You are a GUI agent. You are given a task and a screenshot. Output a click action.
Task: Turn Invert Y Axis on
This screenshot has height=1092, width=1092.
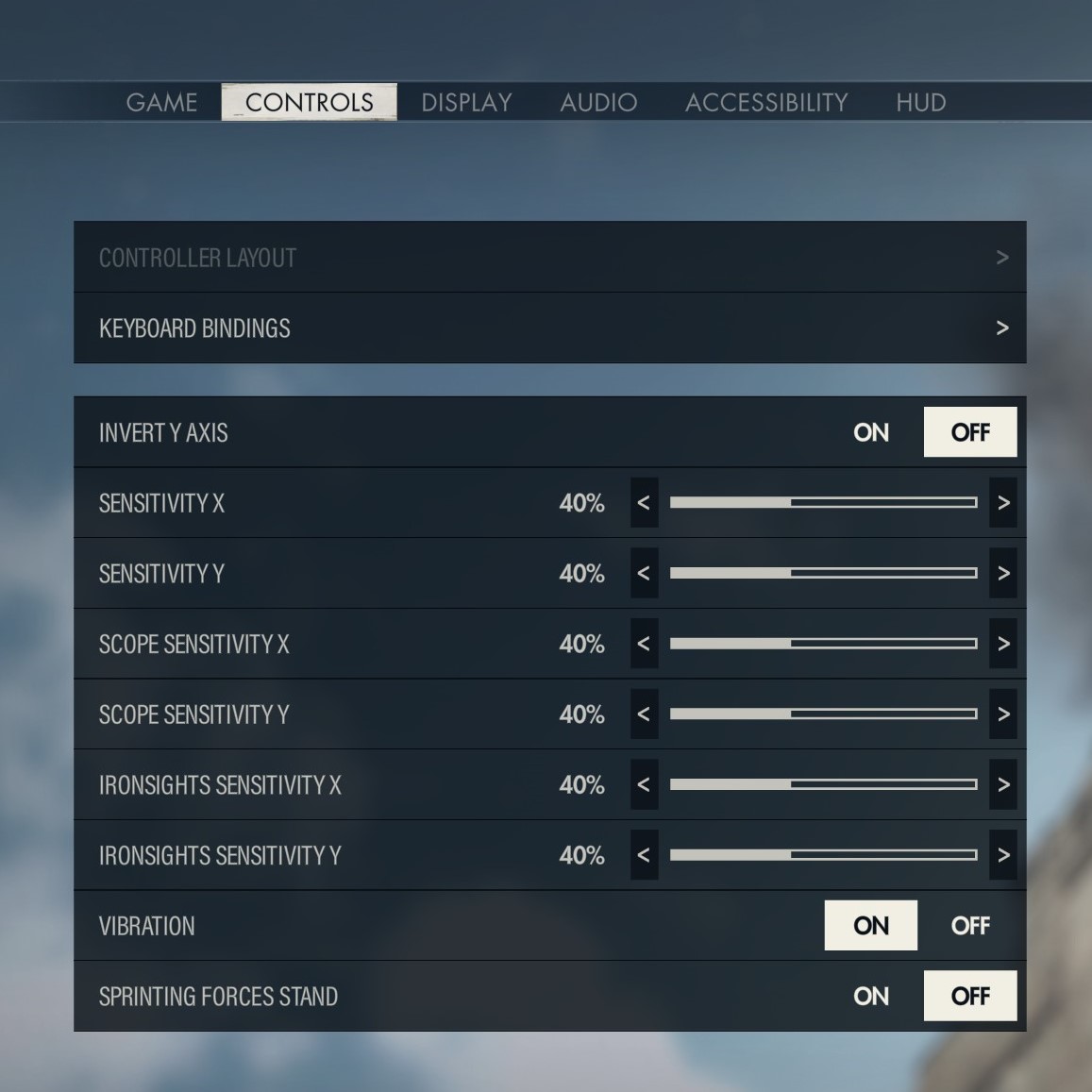[870, 432]
